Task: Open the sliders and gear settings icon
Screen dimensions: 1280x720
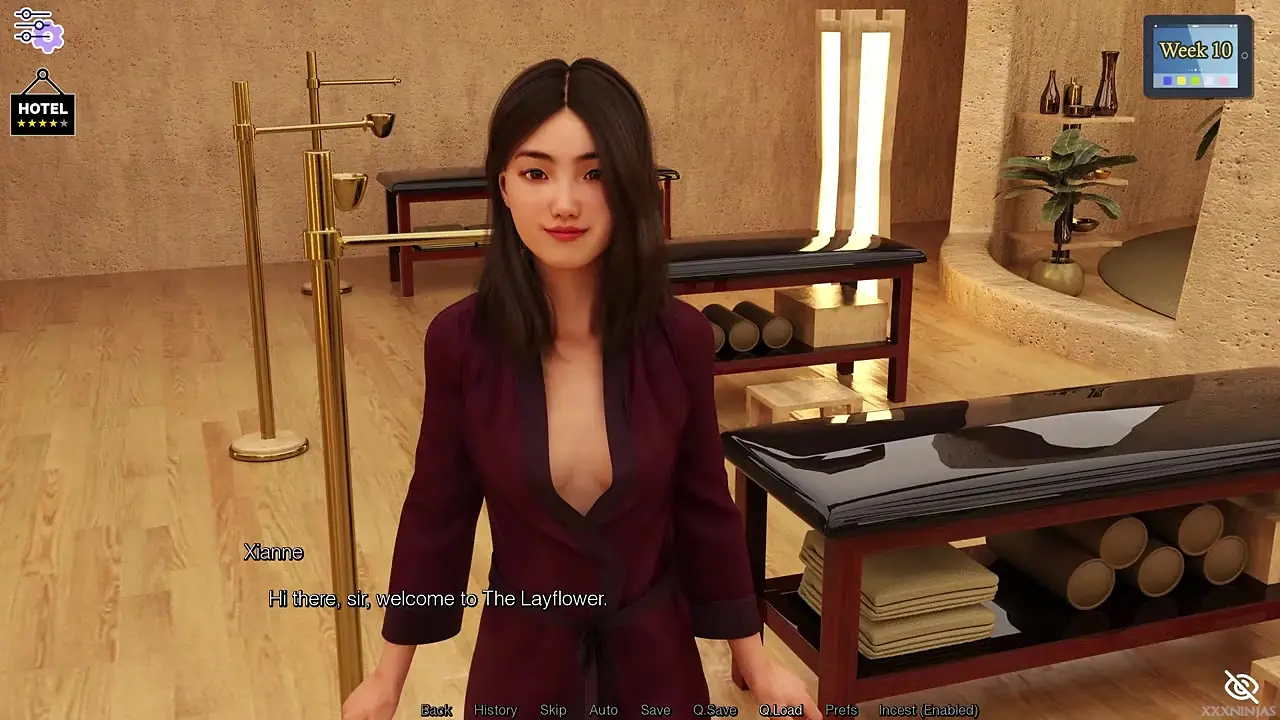Action: tap(38, 29)
